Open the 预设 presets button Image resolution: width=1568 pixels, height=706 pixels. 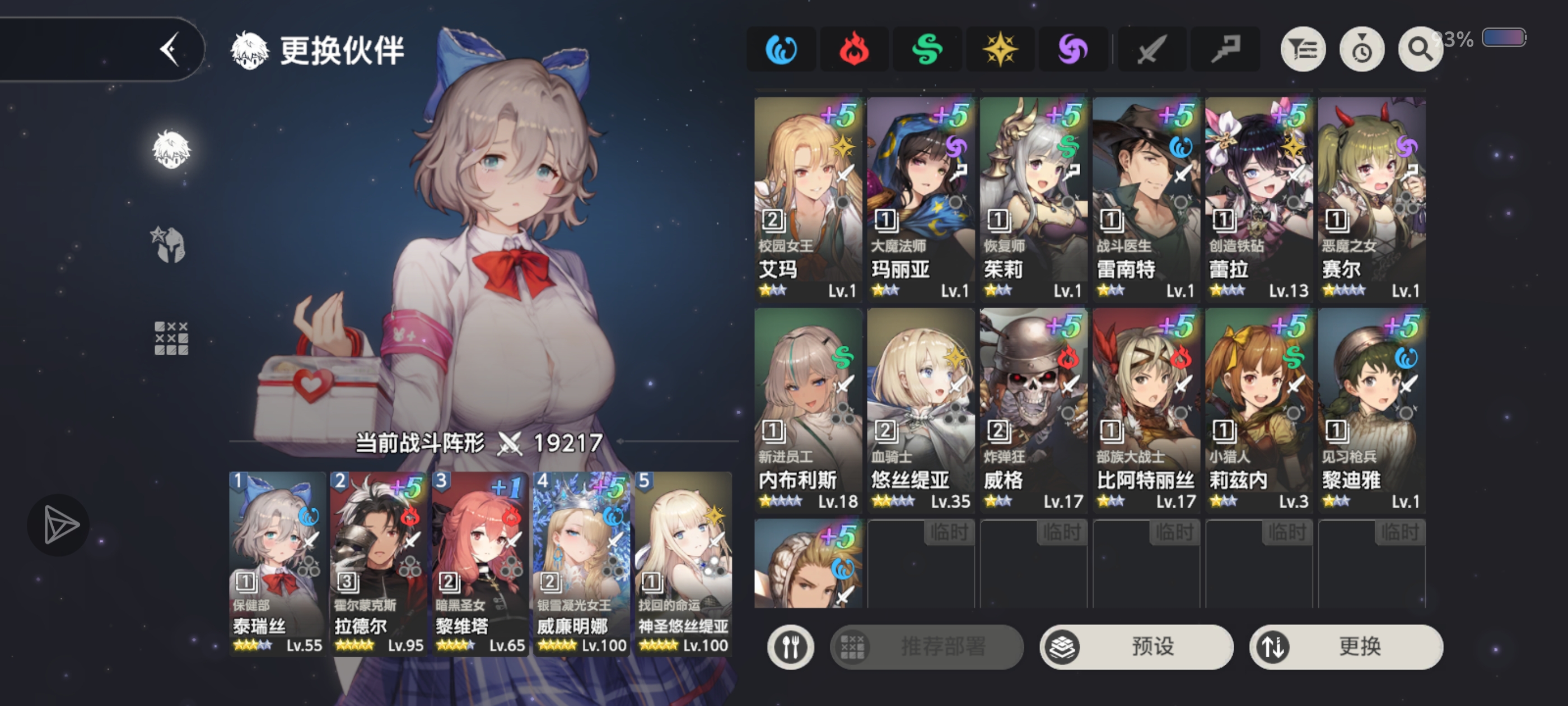1136,648
